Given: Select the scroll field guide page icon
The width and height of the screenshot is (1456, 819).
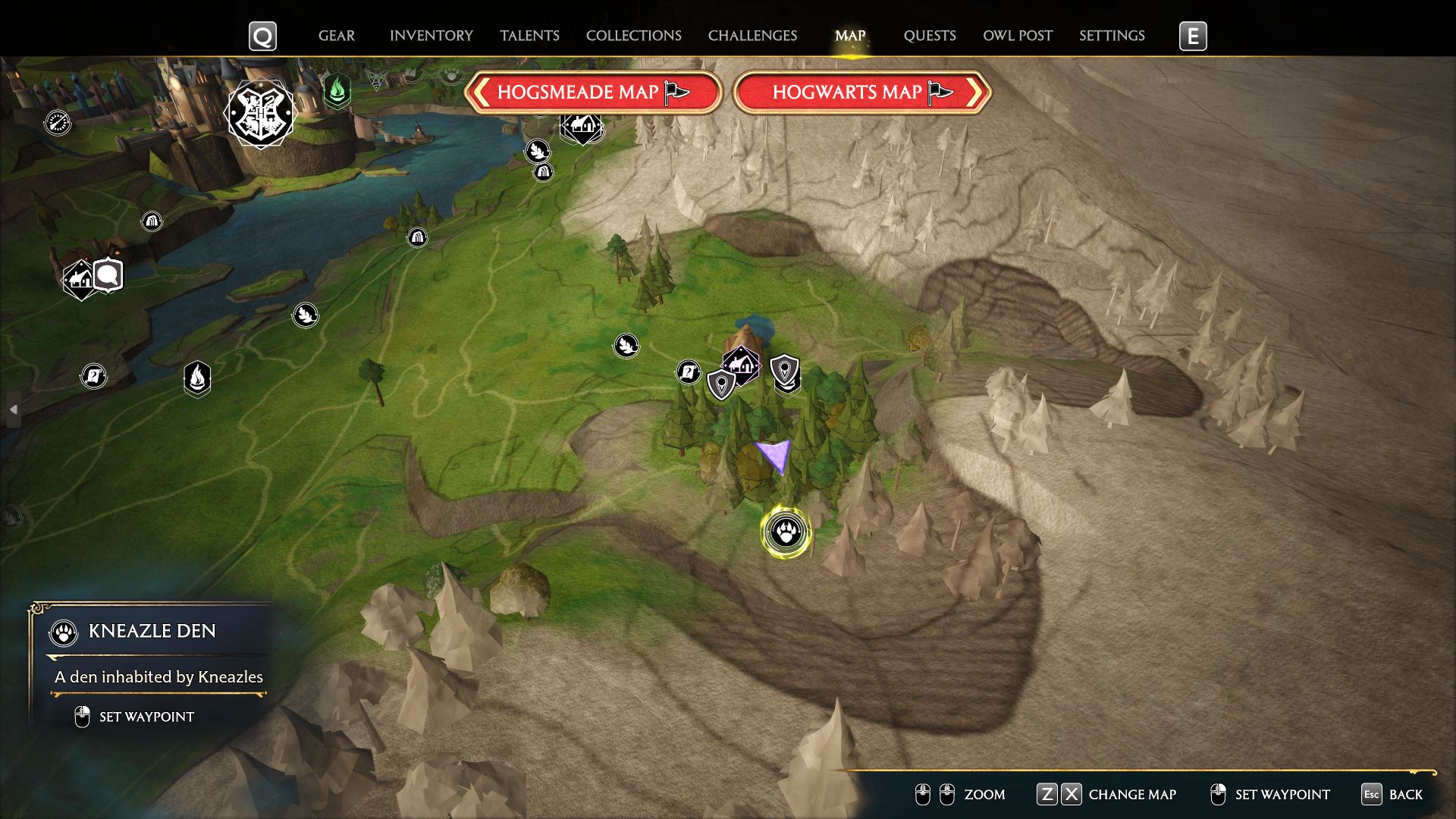Looking at the screenshot, I should coord(689,372).
